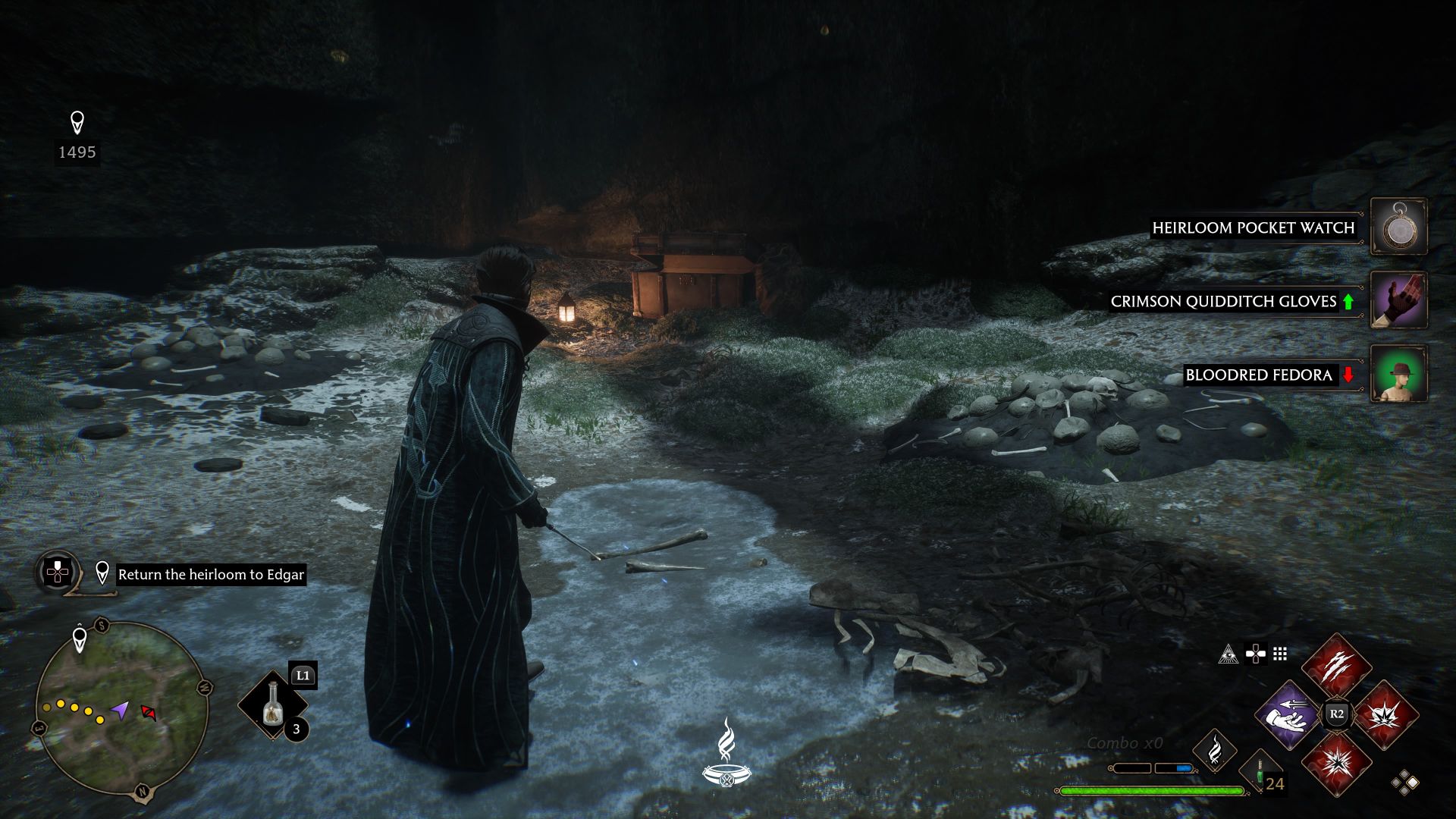The height and width of the screenshot is (819, 1456).
Task: Cast the Bombarda explosion spell icon
Action: pos(1385,716)
